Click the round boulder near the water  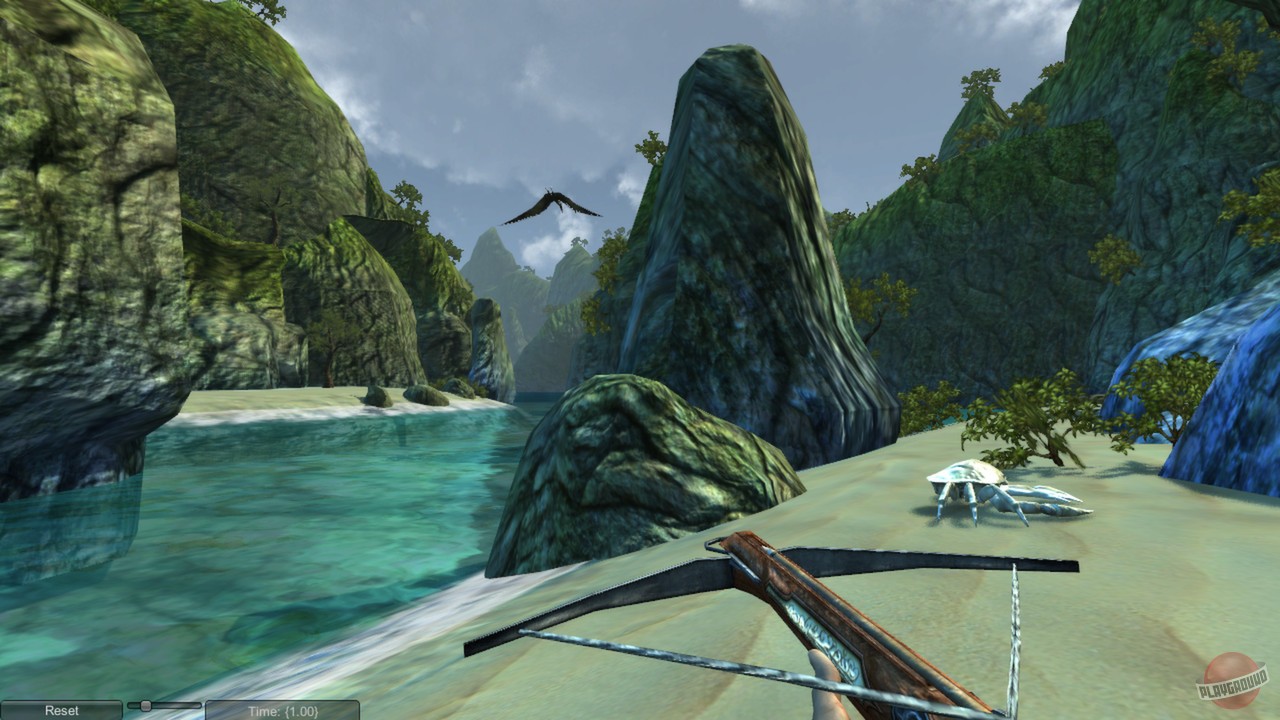[620, 470]
